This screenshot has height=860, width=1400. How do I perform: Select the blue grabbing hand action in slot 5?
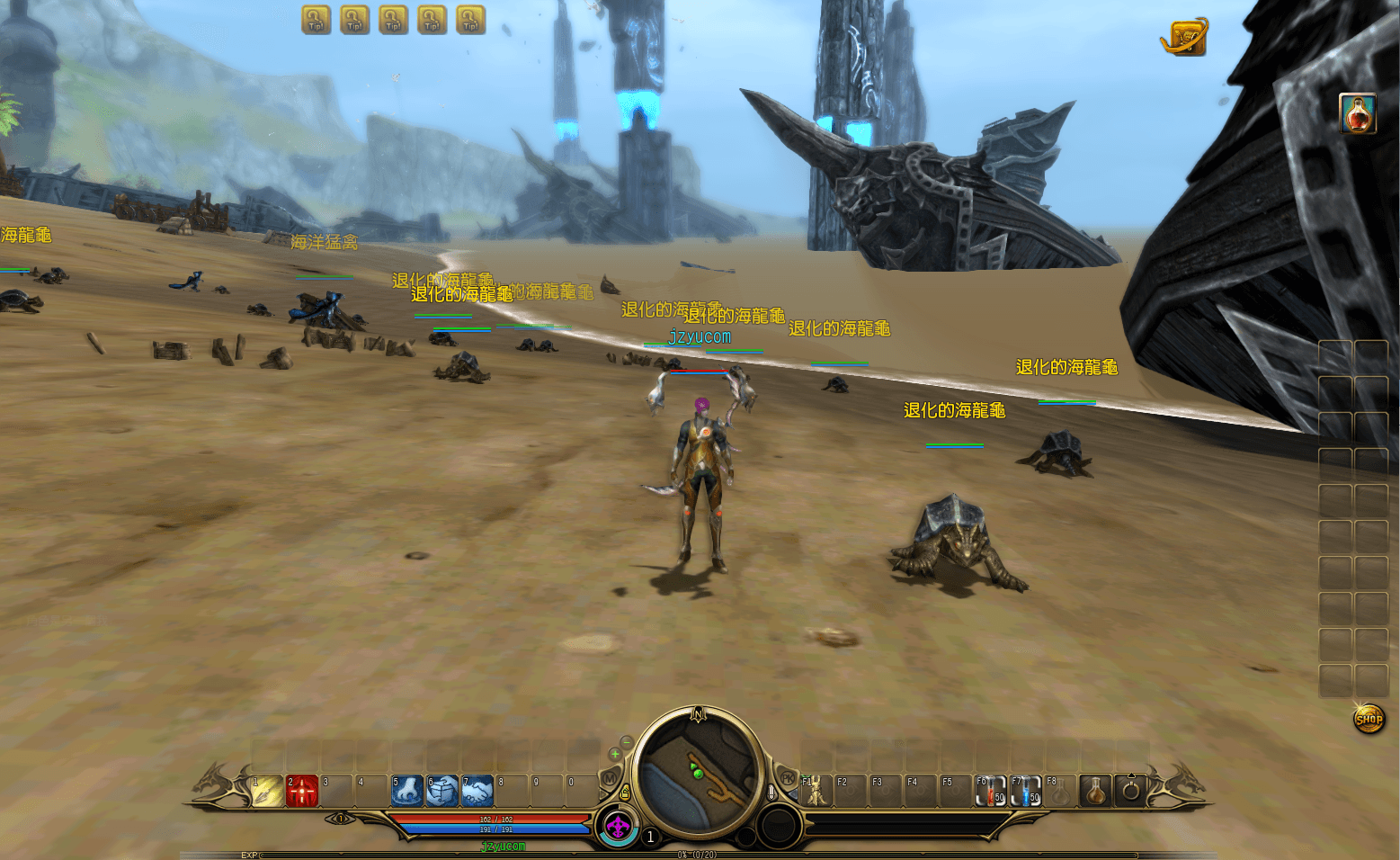[407, 792]
